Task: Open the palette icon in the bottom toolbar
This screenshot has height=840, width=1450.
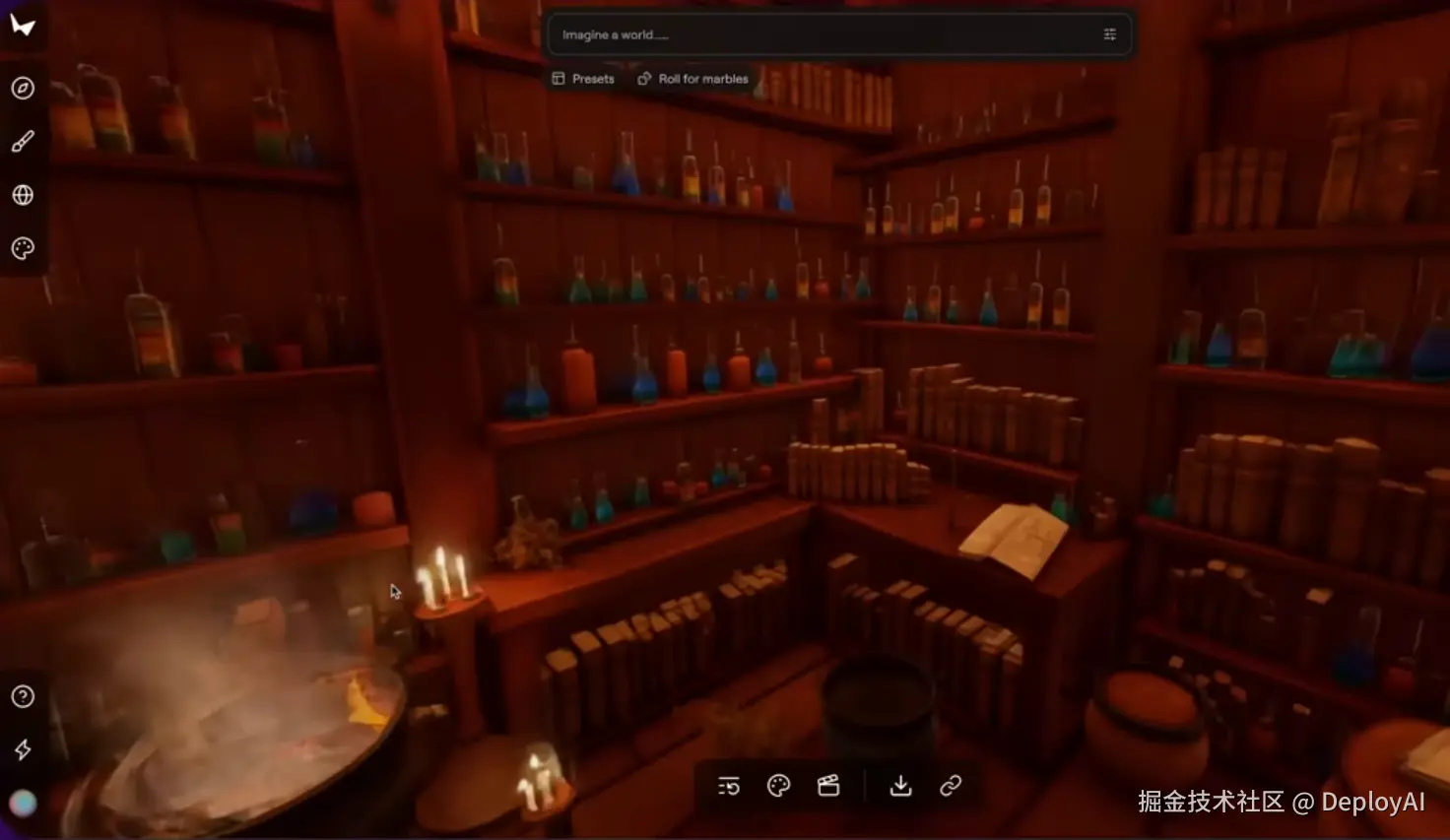Action: [x=778, y=786]
